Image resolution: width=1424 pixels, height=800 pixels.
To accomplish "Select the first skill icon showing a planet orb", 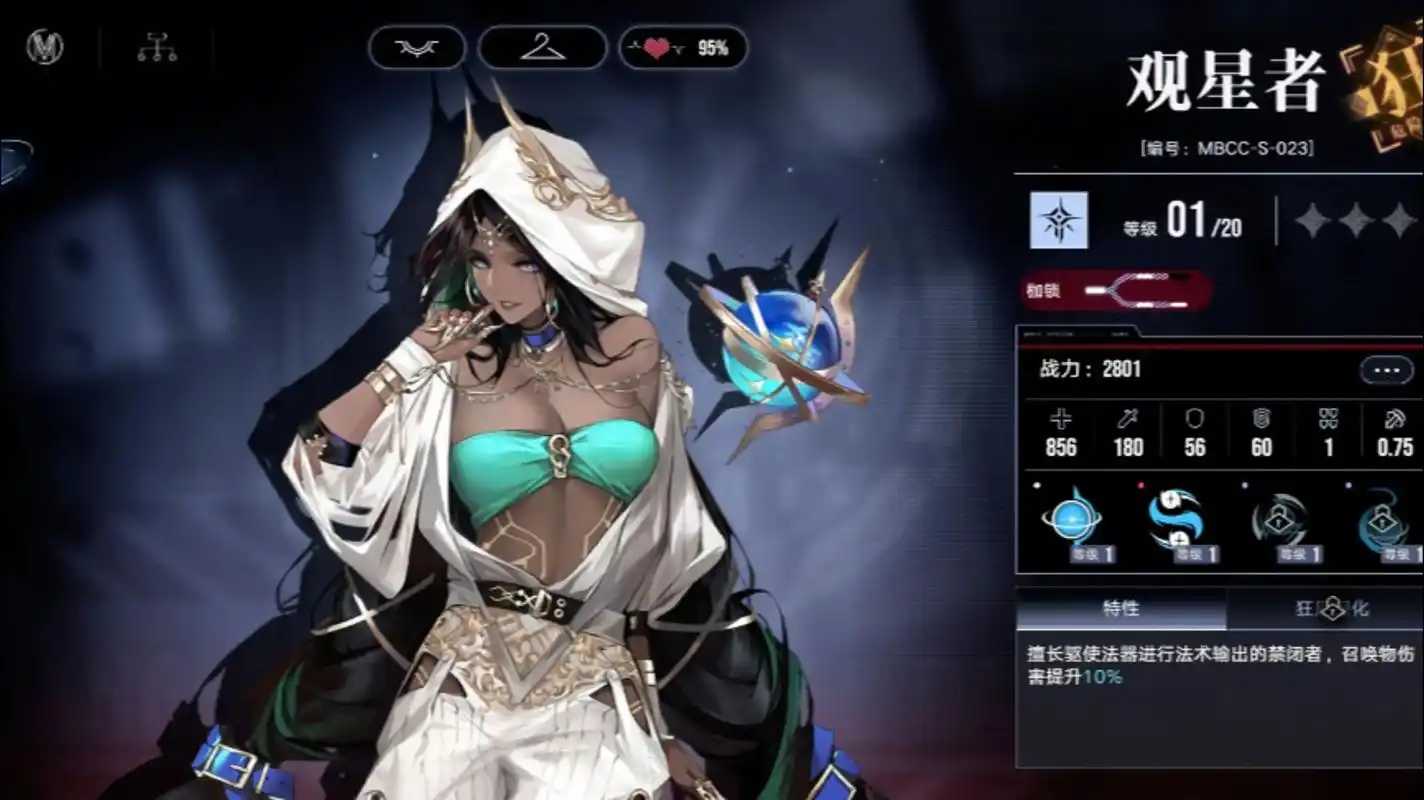I will click(1072, 520).
